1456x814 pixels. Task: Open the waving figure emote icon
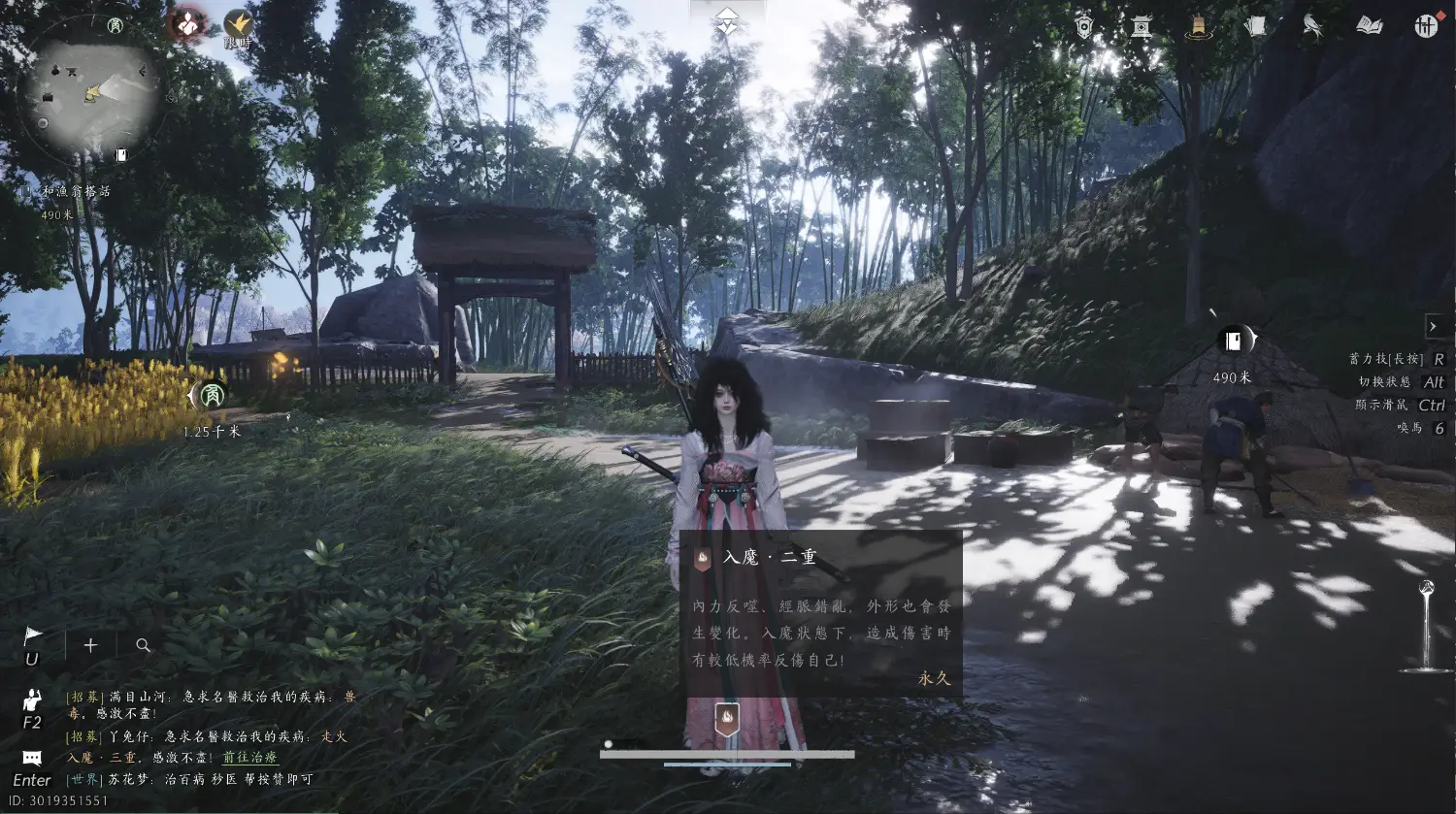pos(32,700)
